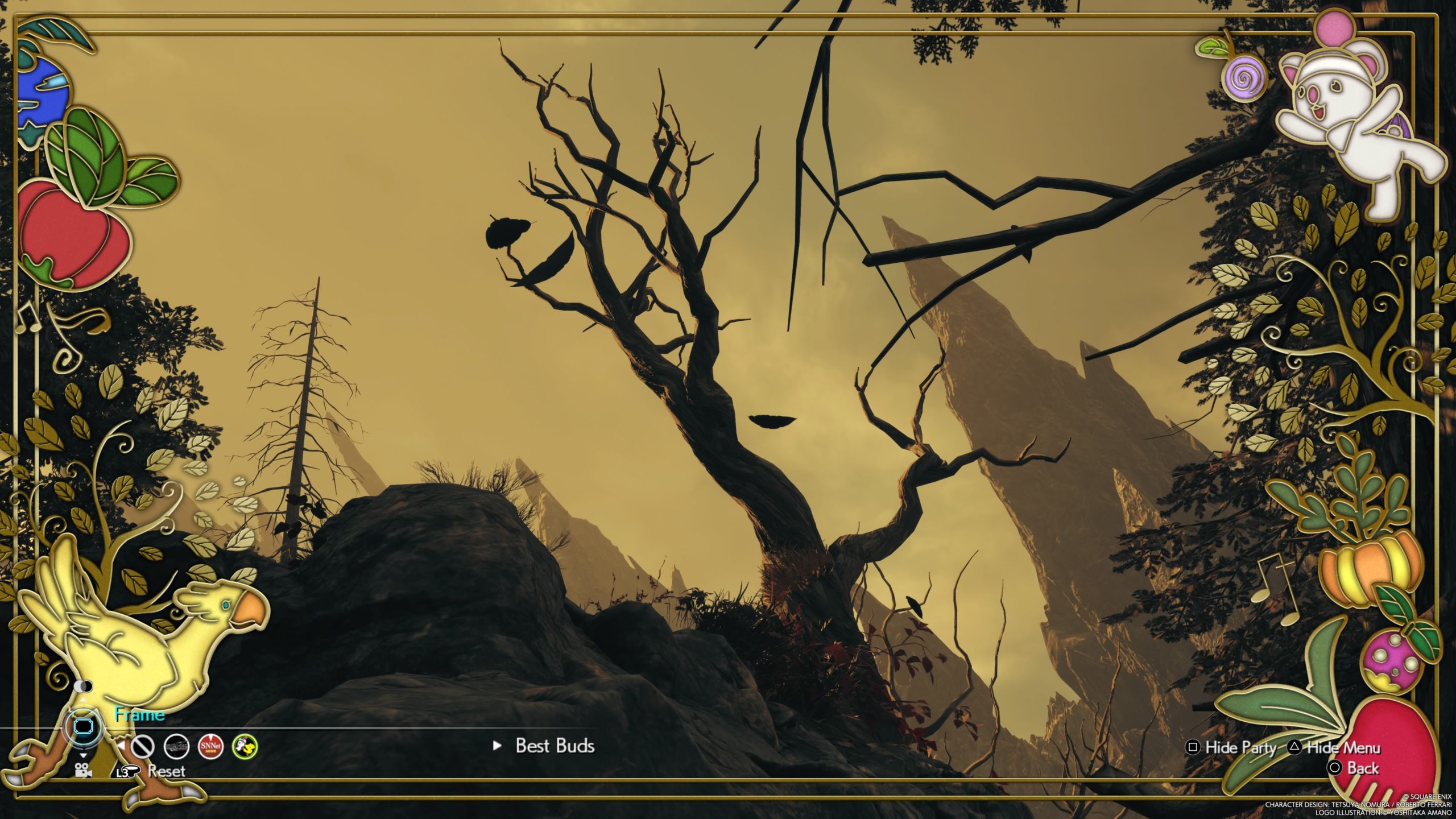Click the Best Buds frame name
Screen dimensions: 1456x819
555,746
